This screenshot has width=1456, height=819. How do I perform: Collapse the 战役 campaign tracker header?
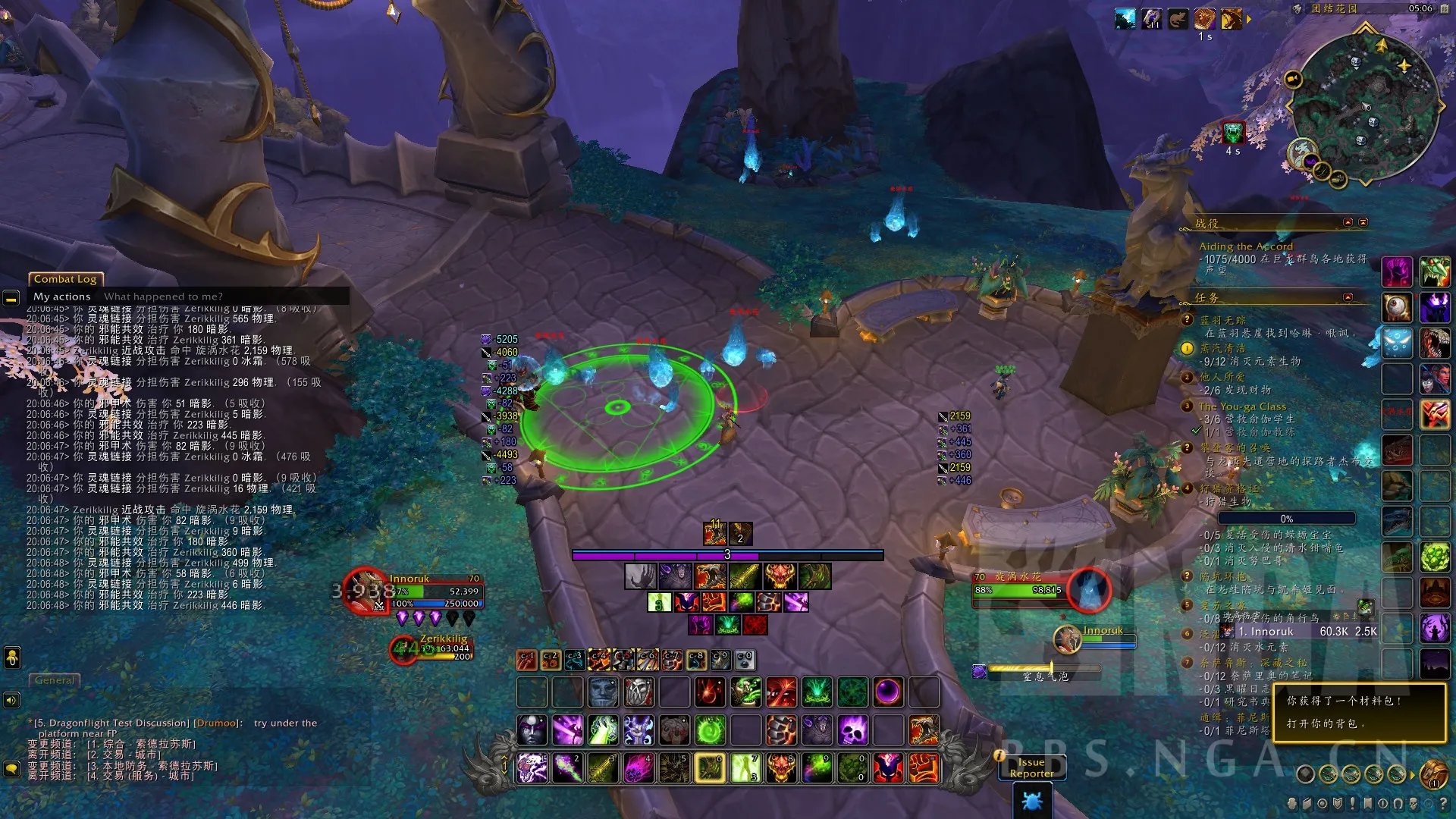tap(1348, 222)
